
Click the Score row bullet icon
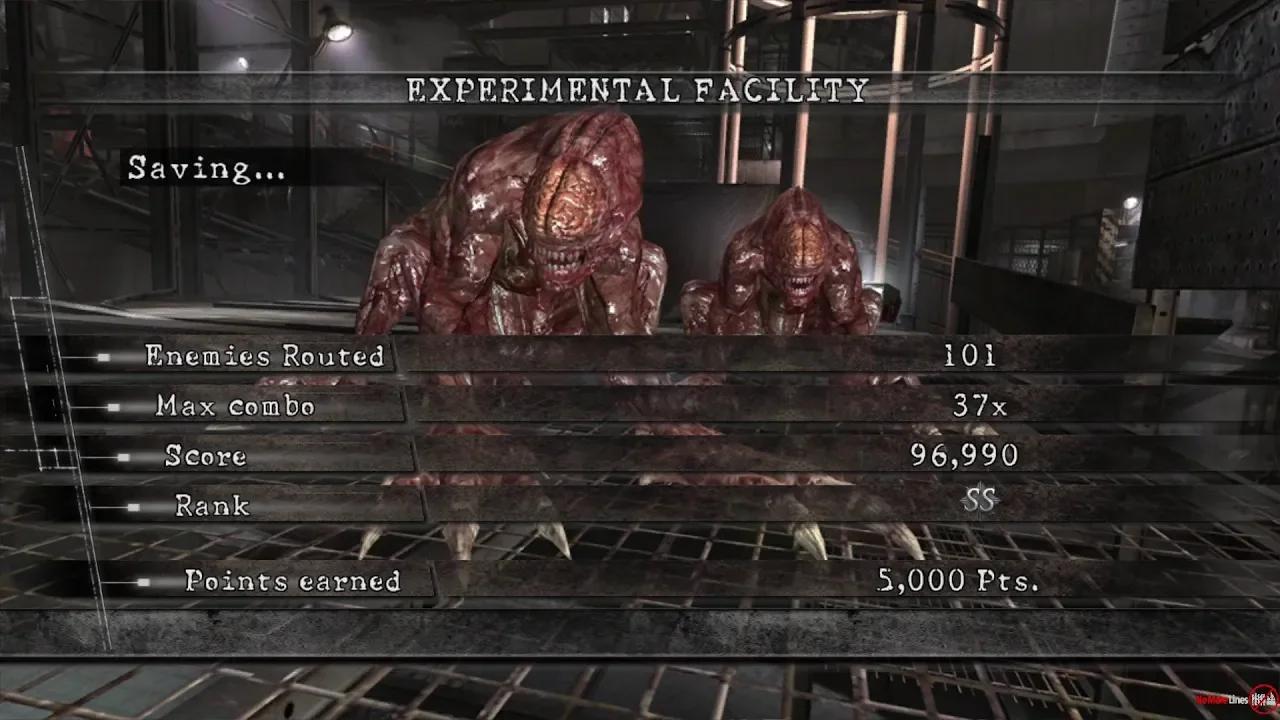pyautogui.click(x=123, y=457)
